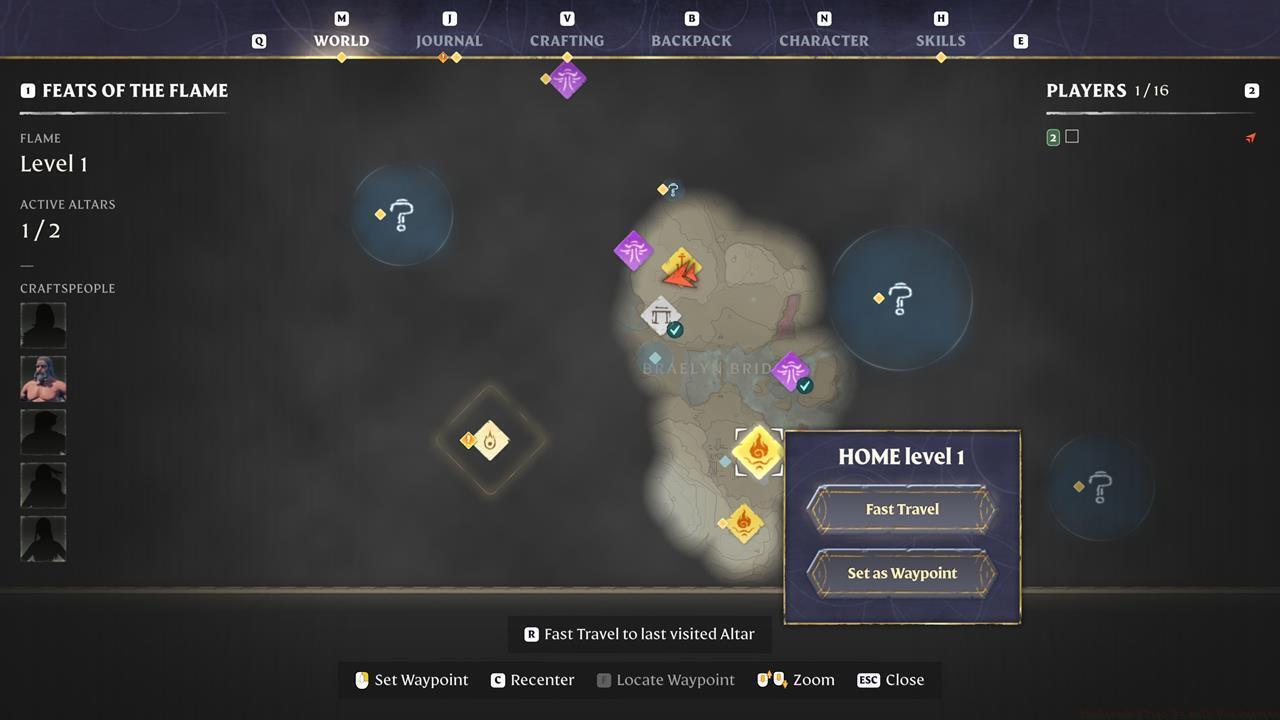
Task: Select the unlocked Blacksmith craftsperson portrait
Action: tap(43, 378)
